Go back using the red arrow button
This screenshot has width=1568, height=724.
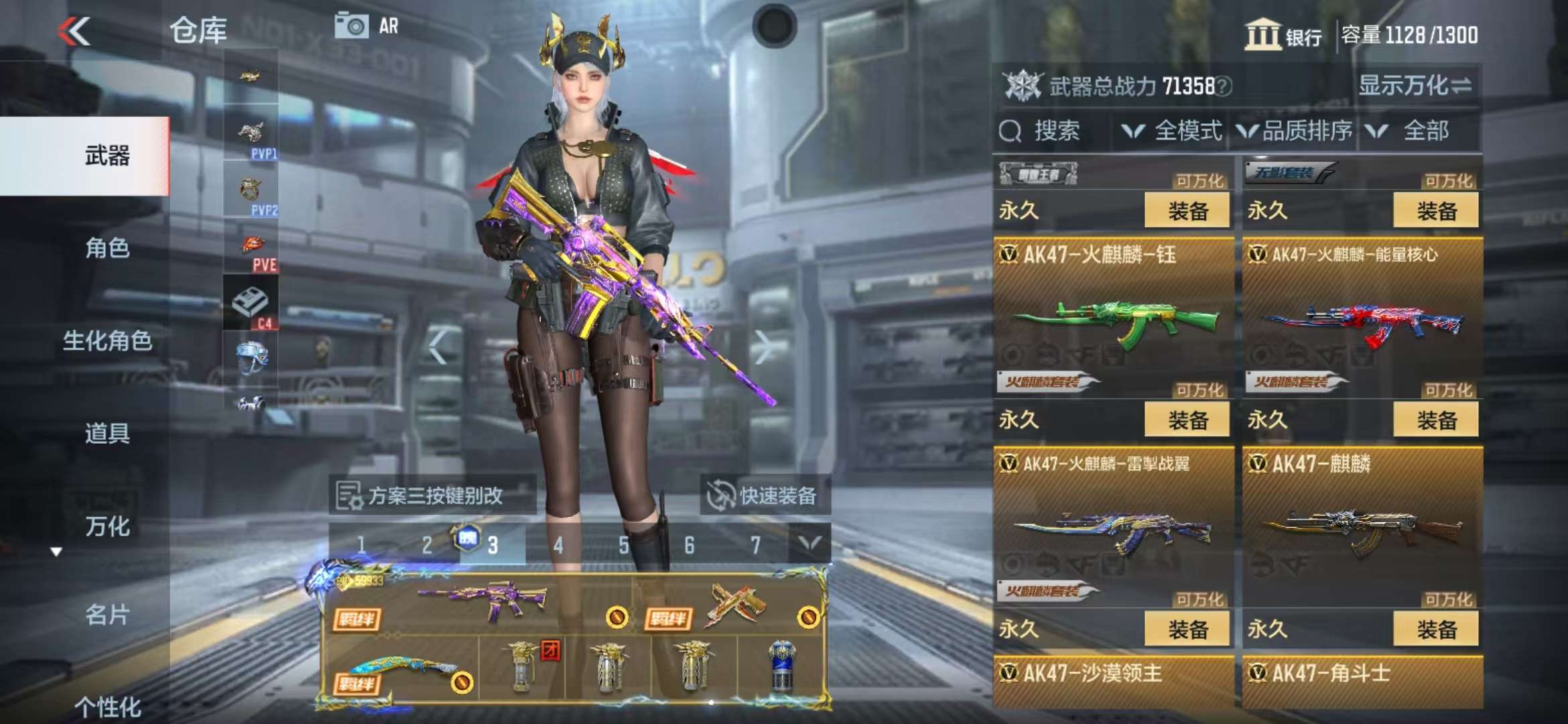click(74, 31)
